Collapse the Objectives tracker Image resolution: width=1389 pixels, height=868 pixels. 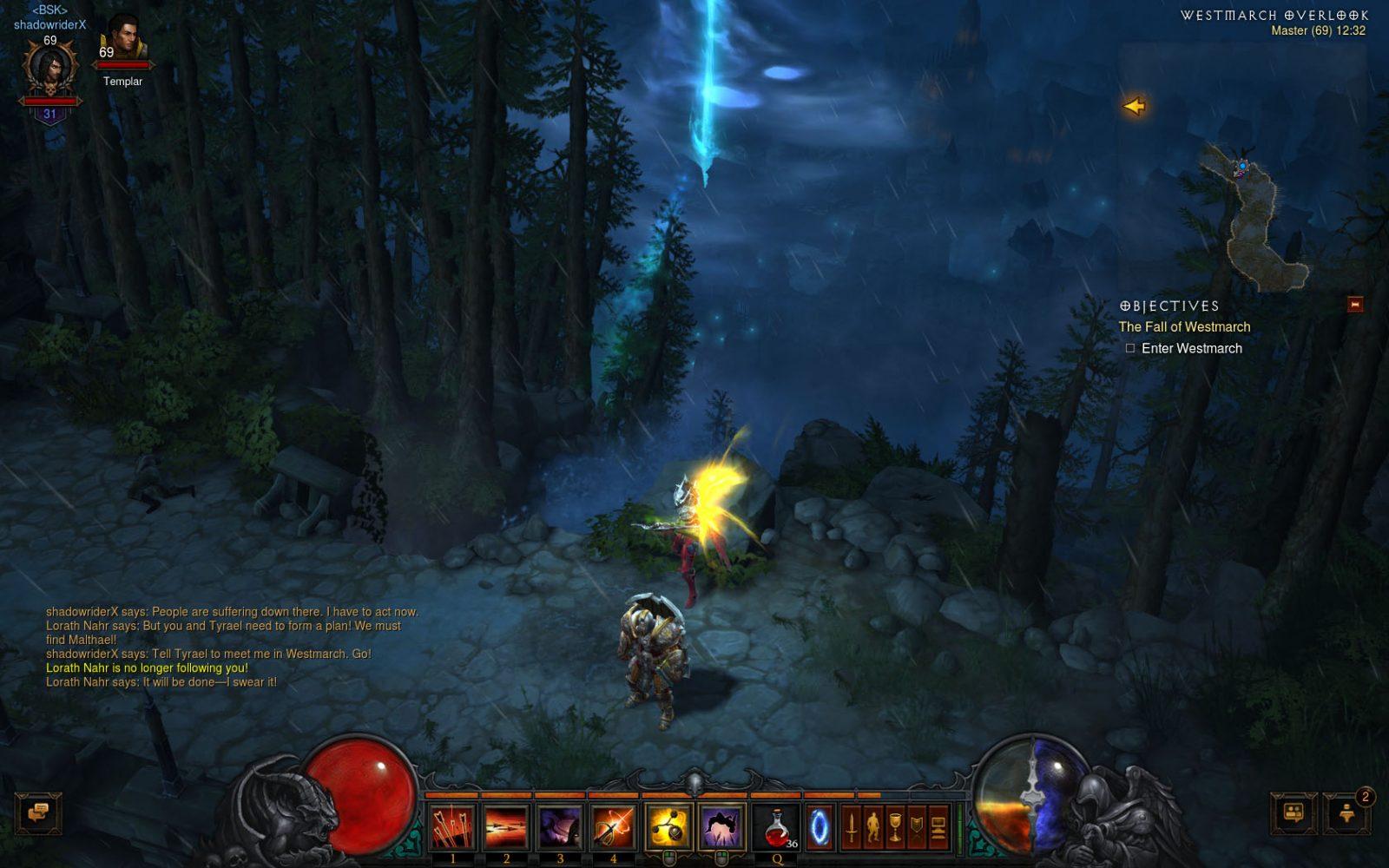pyautogui.click(x=1354, y=305)
